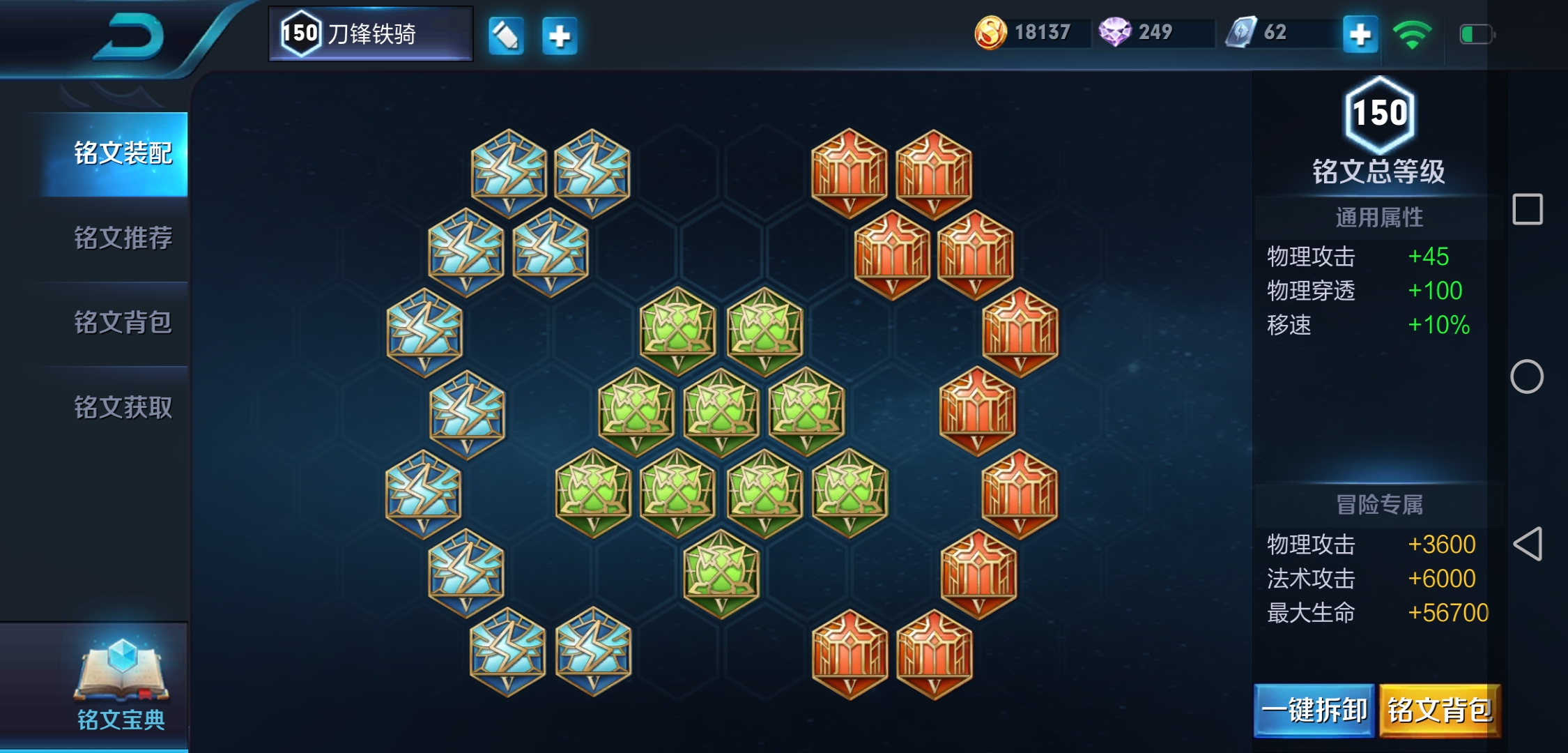This screenshot has height=753, width=1568.
Task: Open the 刀锋铁骑 rune page selector
Action: tap(371, 33)
